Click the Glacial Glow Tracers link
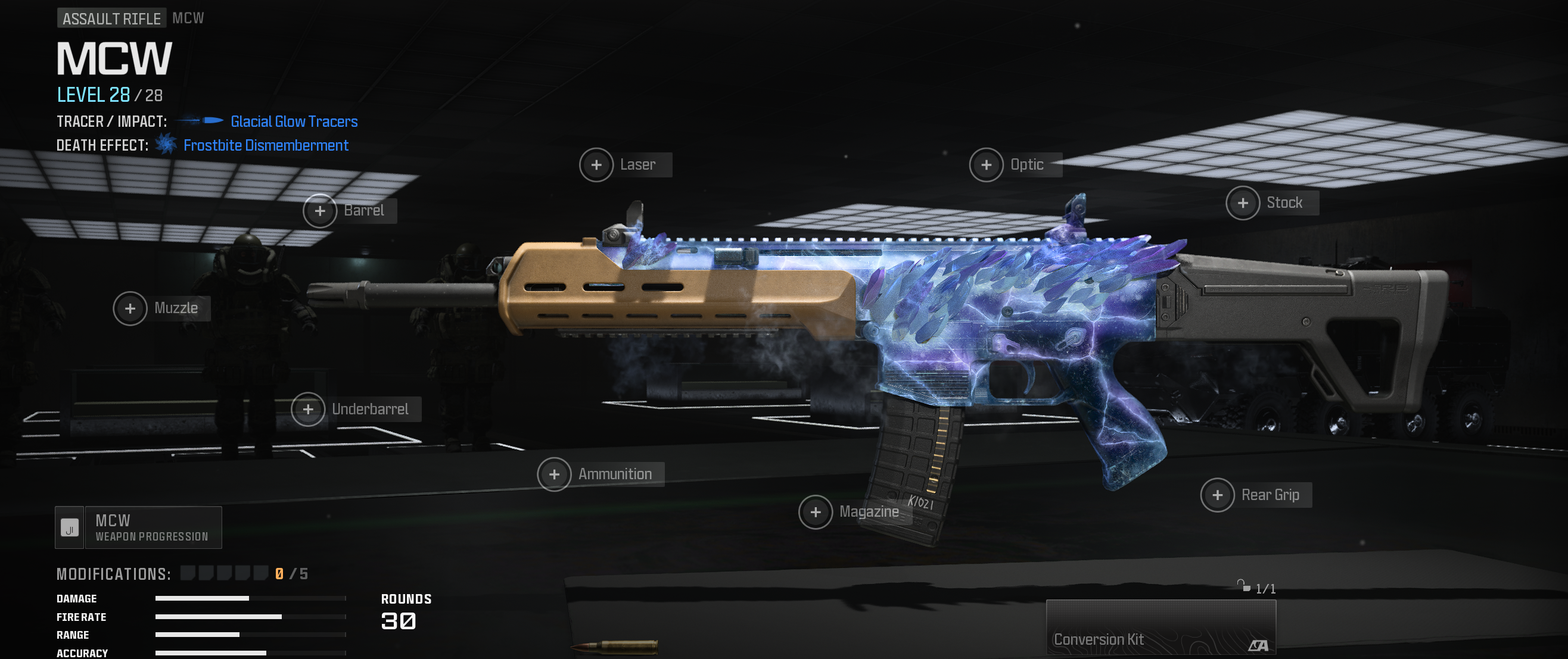Screen dimensions: 1568x659 click(x=294, y=121)
